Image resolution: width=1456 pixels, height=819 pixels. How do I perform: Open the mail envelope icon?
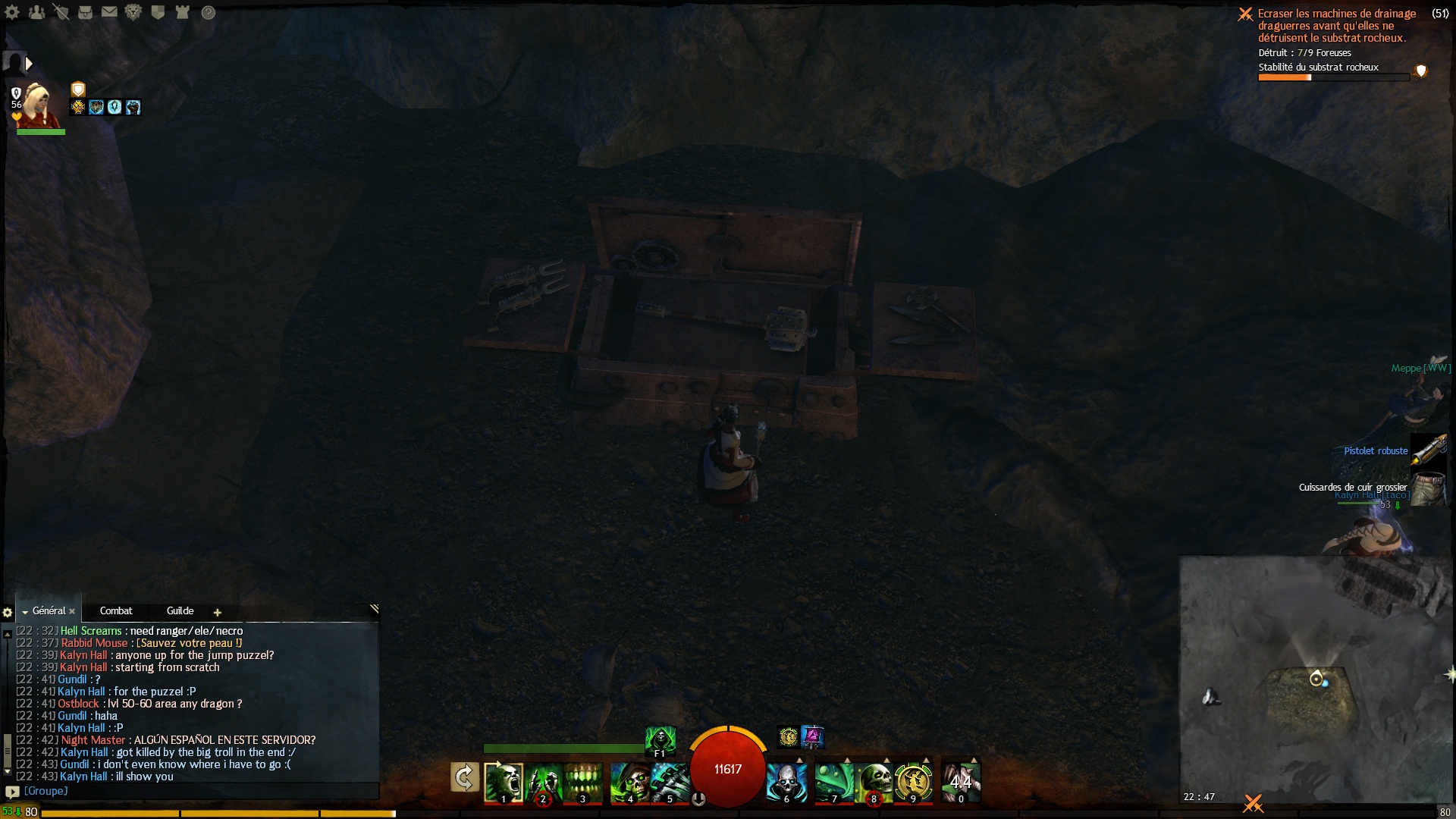(109, 12)
